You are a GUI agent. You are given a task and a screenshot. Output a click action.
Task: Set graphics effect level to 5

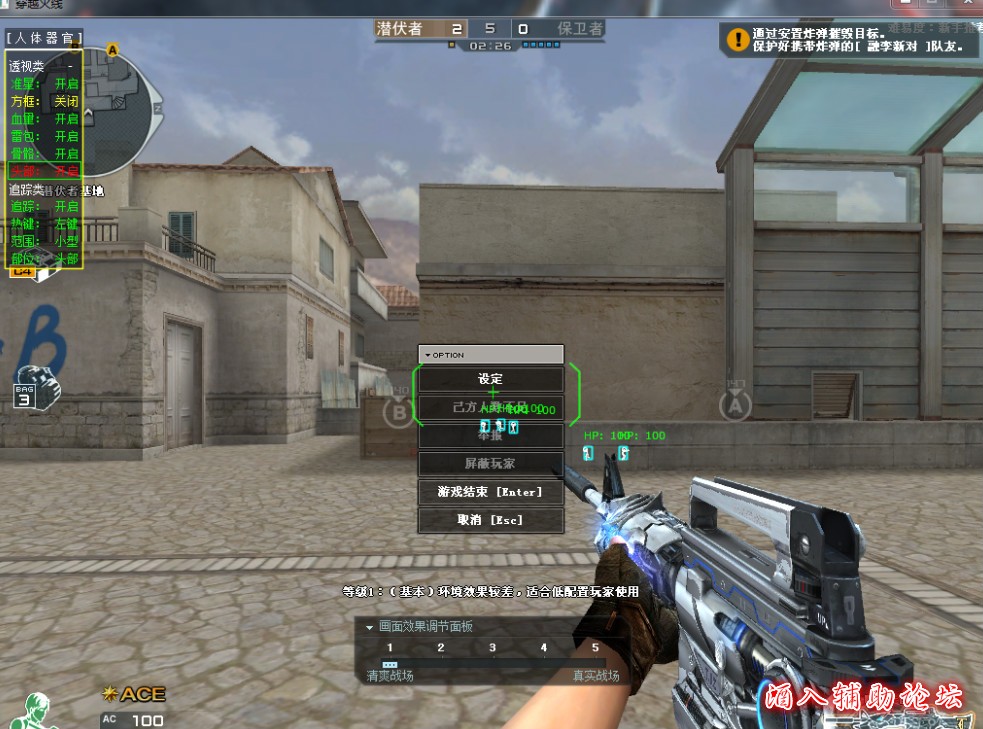(595, 649)
